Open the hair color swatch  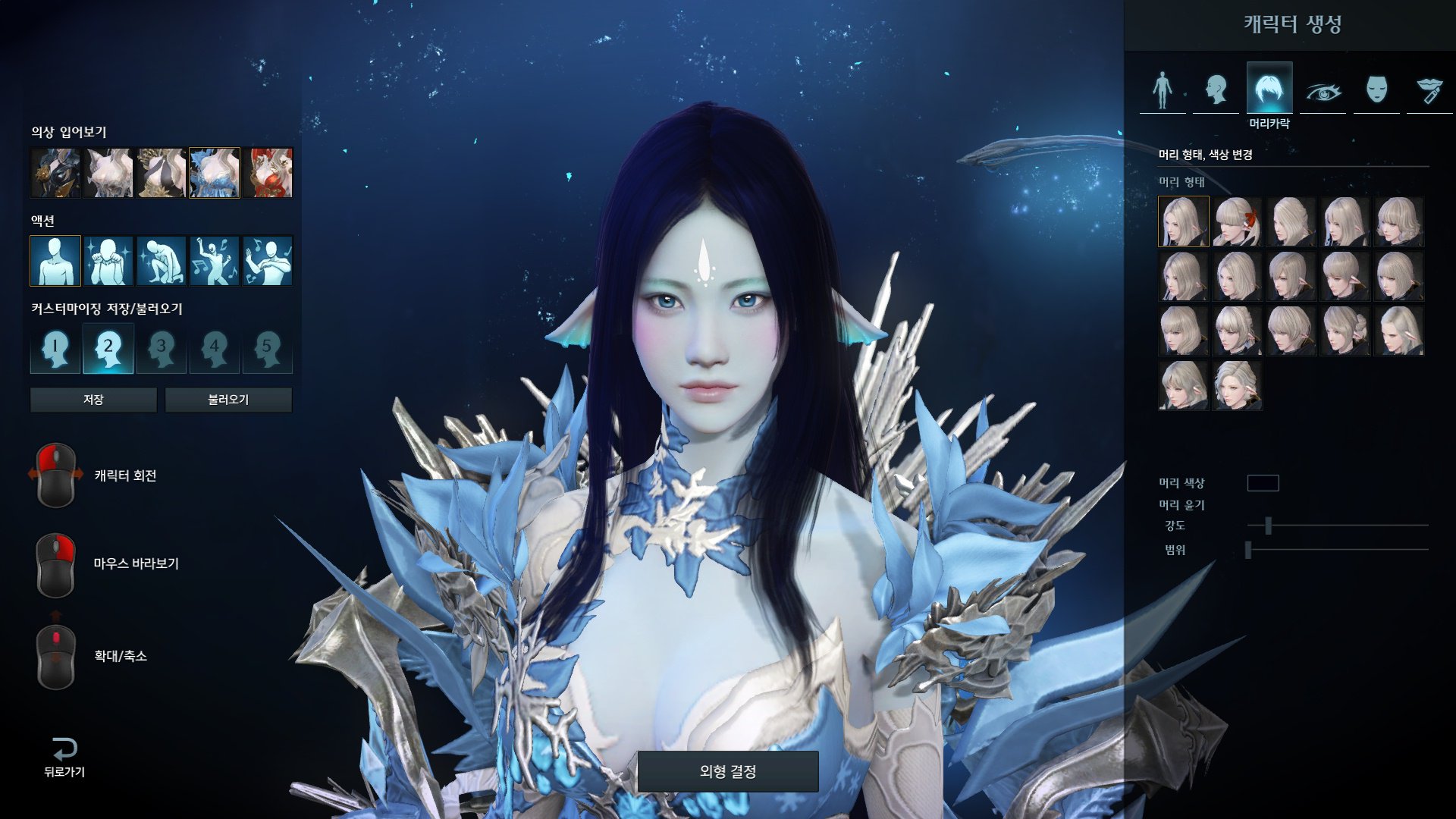coord(1263,483)
